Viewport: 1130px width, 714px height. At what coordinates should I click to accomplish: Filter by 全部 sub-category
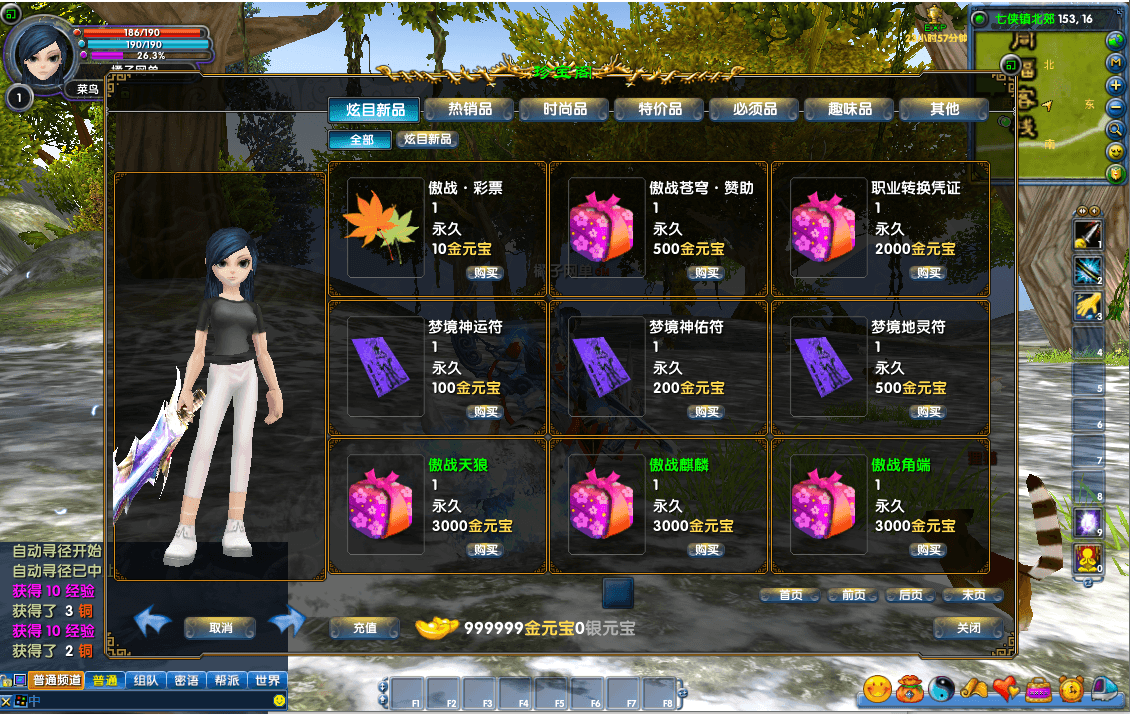point(361,140)
